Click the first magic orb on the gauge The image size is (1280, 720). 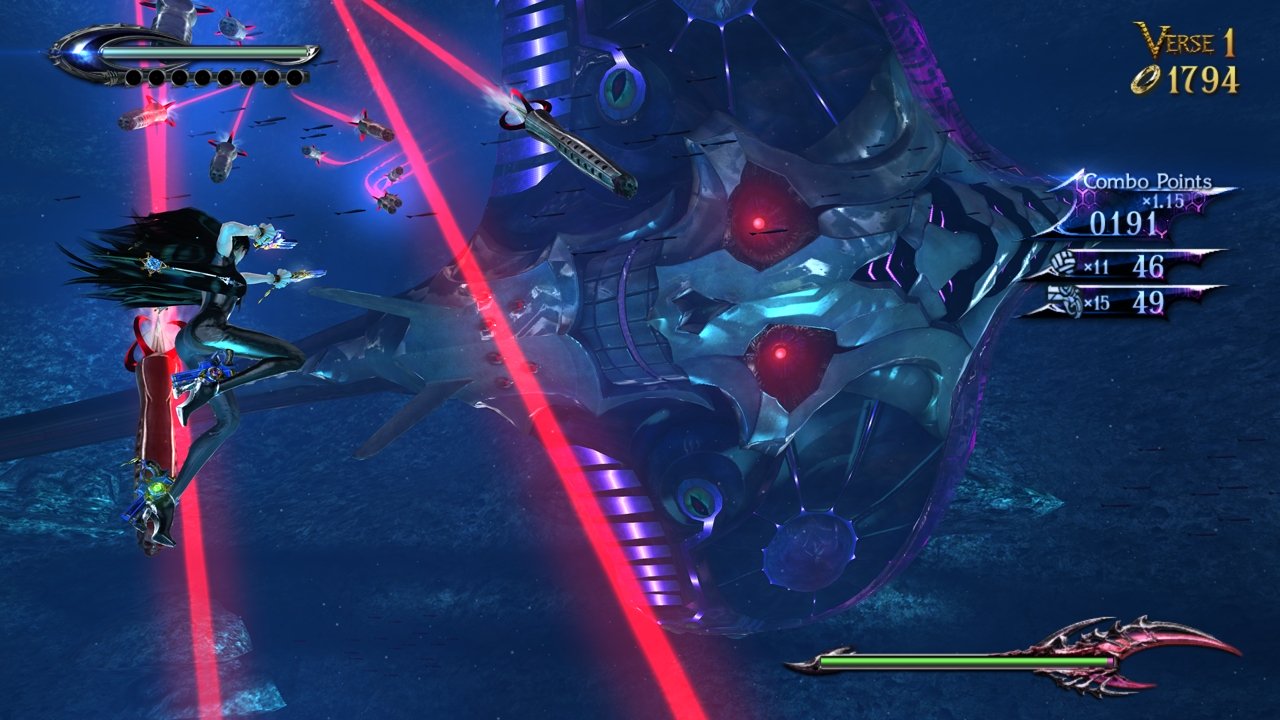[132, 78]
